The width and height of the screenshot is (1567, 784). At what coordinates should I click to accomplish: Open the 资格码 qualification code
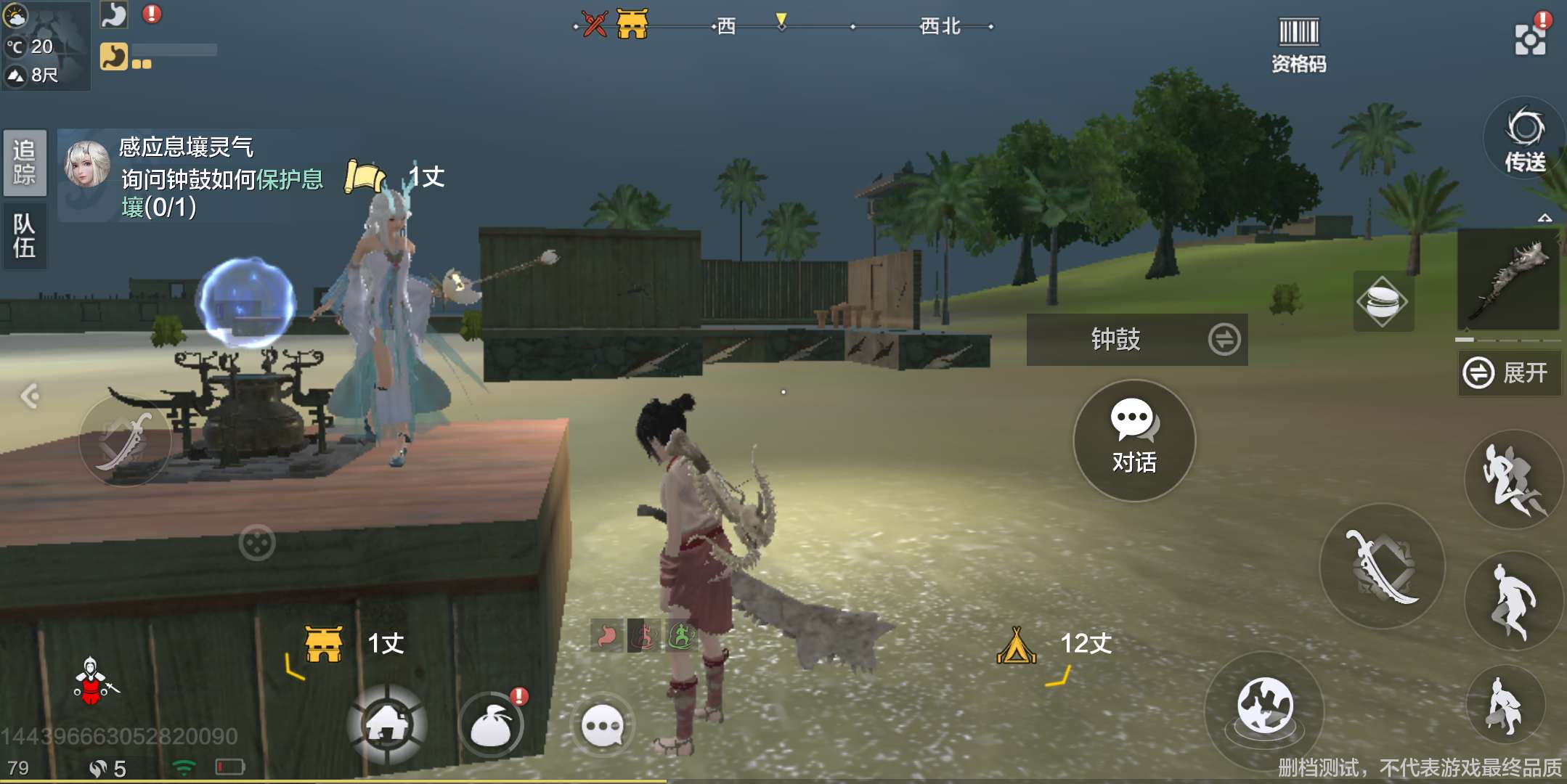point(1298,45)
